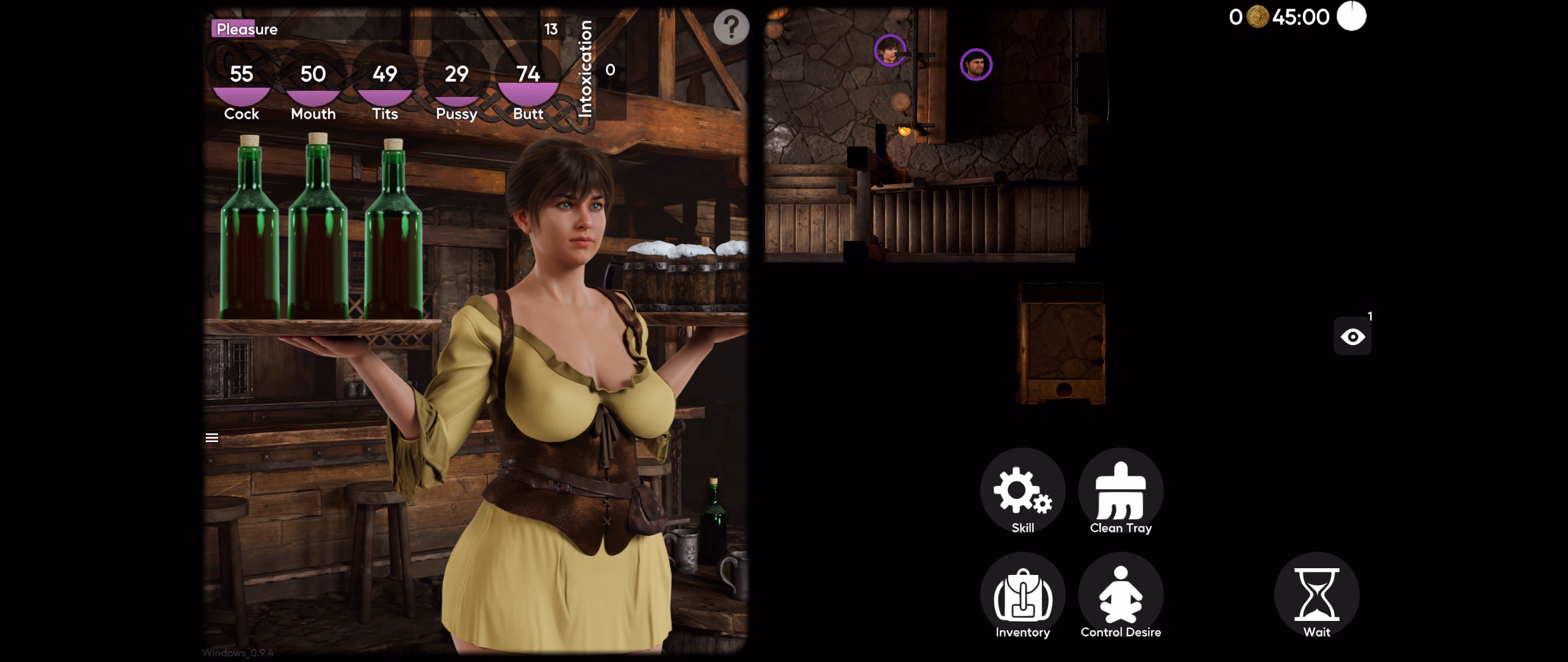Toggle the eye visibility icon
The width and height of the screenshot is (1568, 662).
[1352, 337]
